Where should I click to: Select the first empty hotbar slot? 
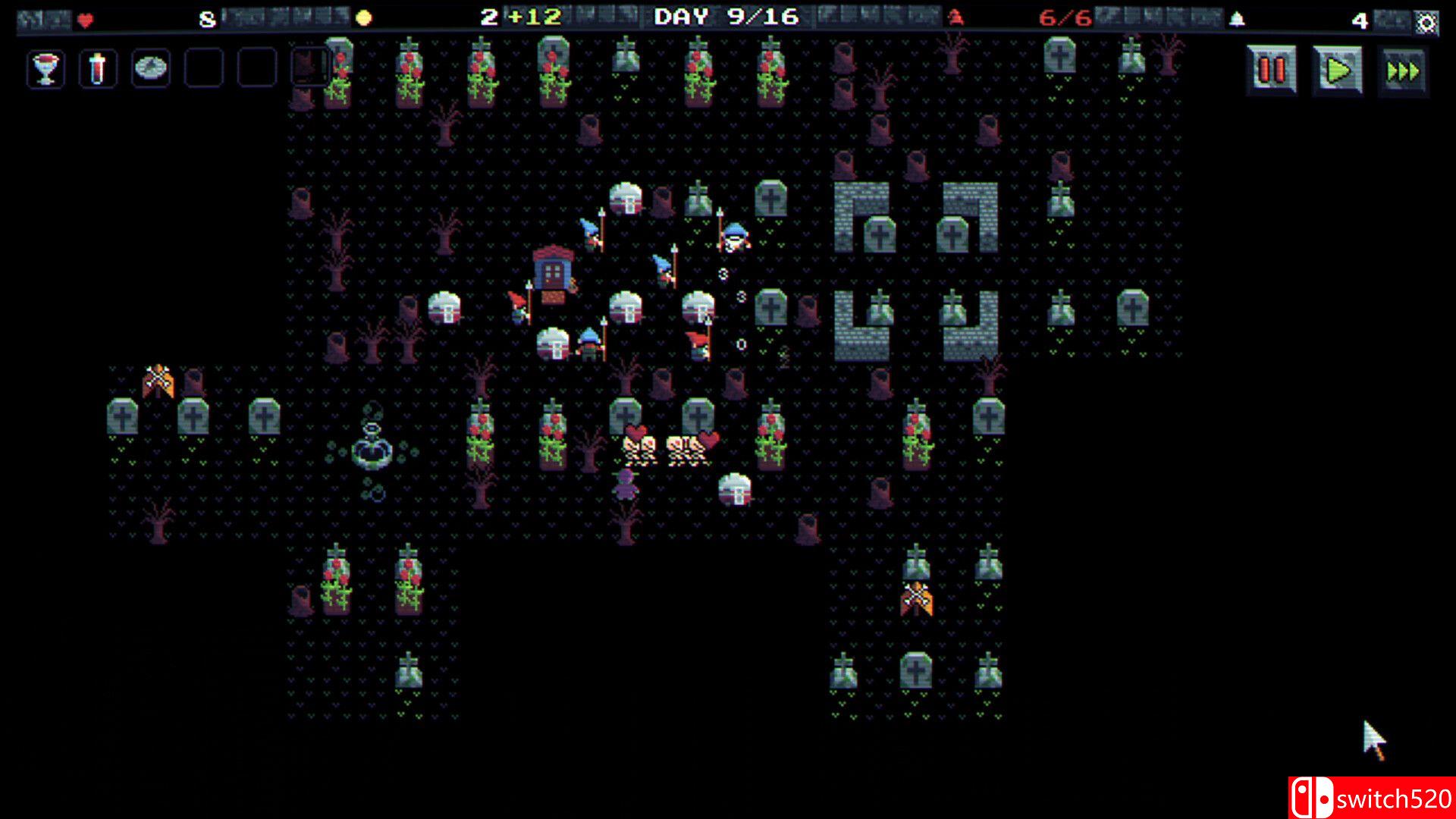point(202,68)
